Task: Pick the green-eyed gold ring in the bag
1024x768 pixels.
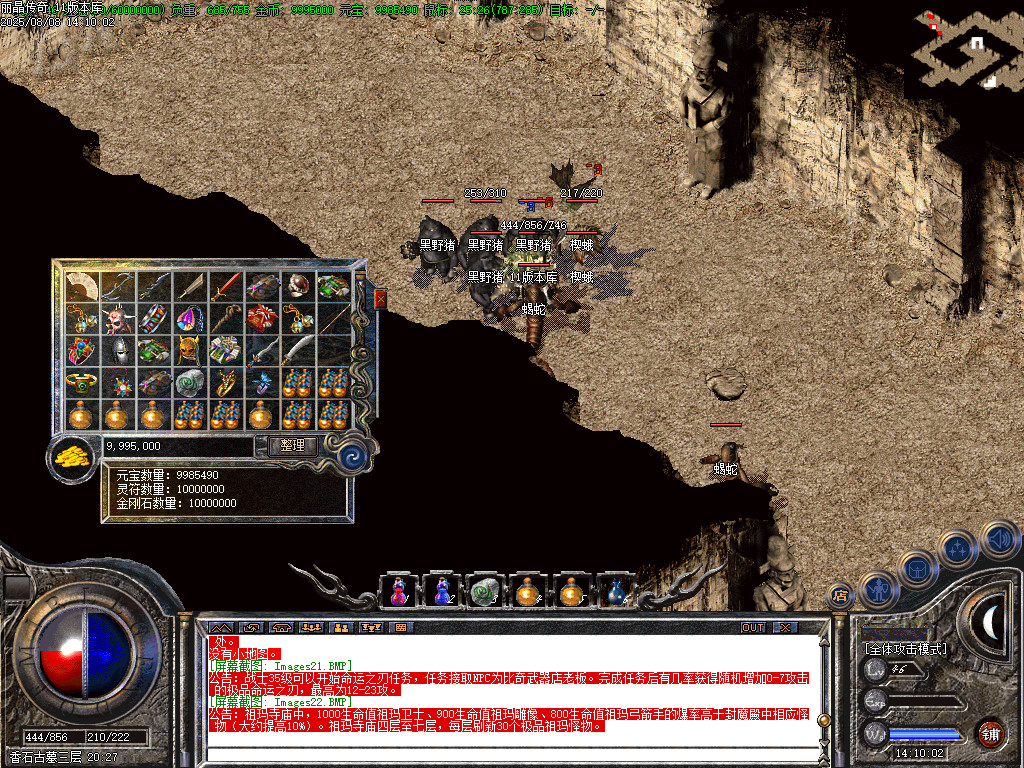Action: pyautogui.click(x=81, y=383)
